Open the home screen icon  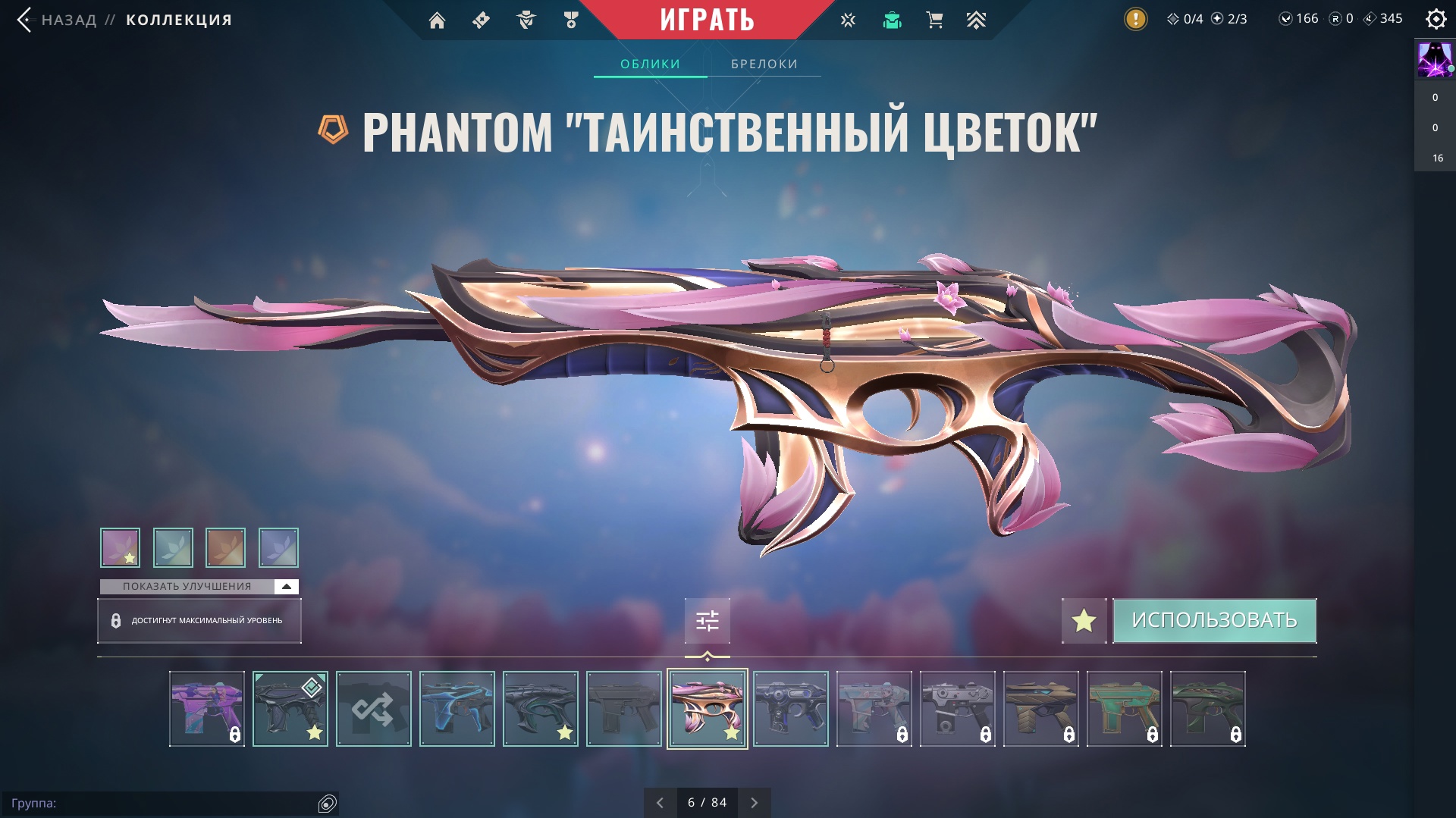pyautogui.click(x=437, y=20)
